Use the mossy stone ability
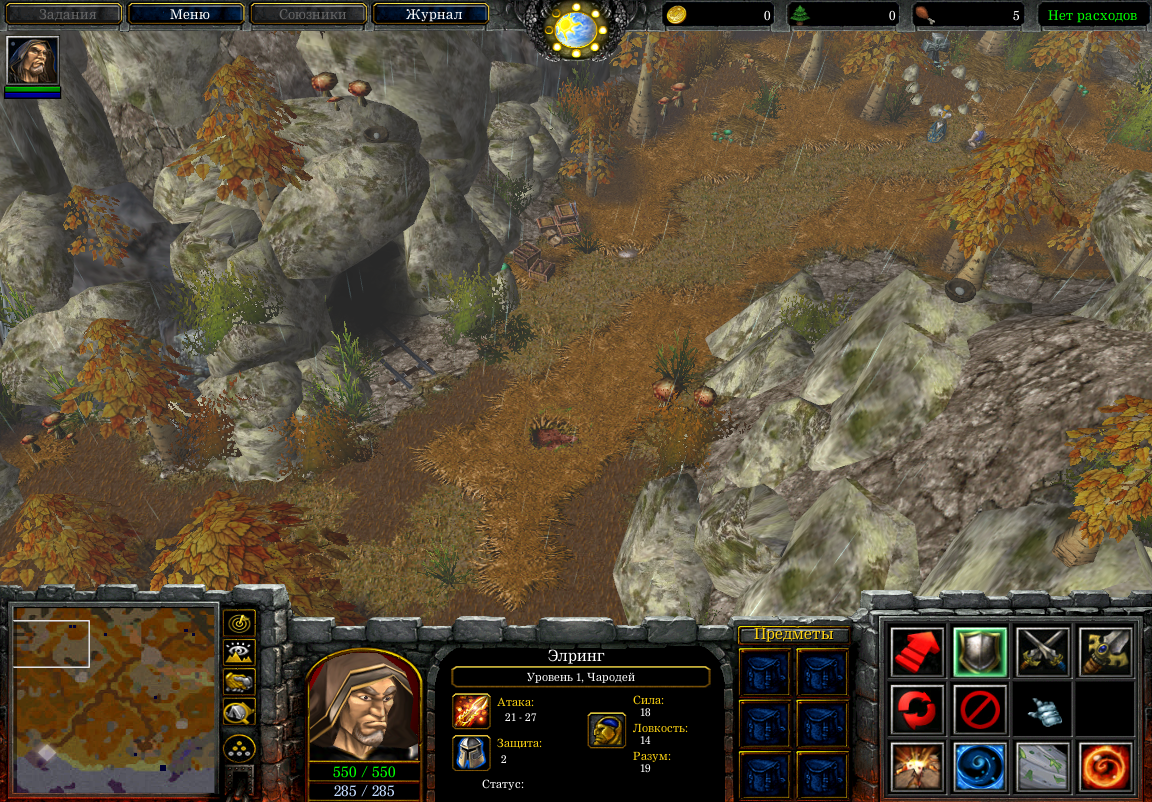The height and width of the screenshot is (802, 1152). click(x=1042, y=766)
